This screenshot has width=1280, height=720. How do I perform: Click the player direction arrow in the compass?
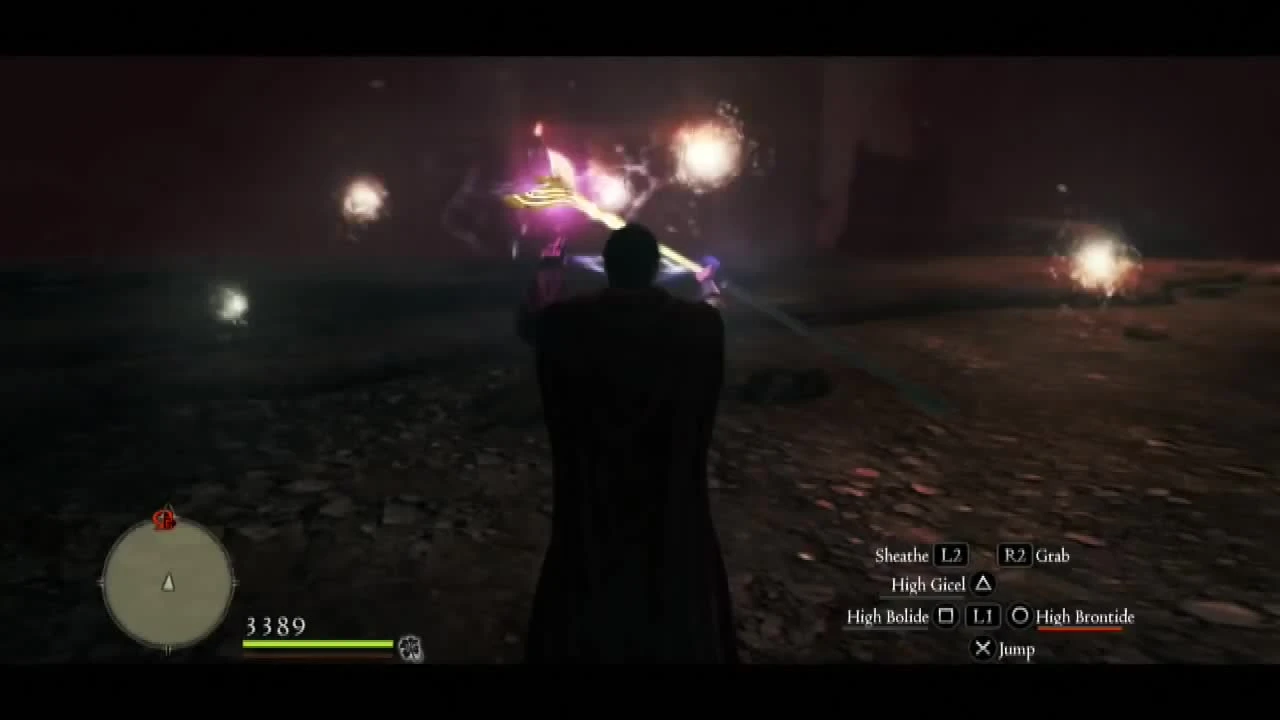pos(168,583)
